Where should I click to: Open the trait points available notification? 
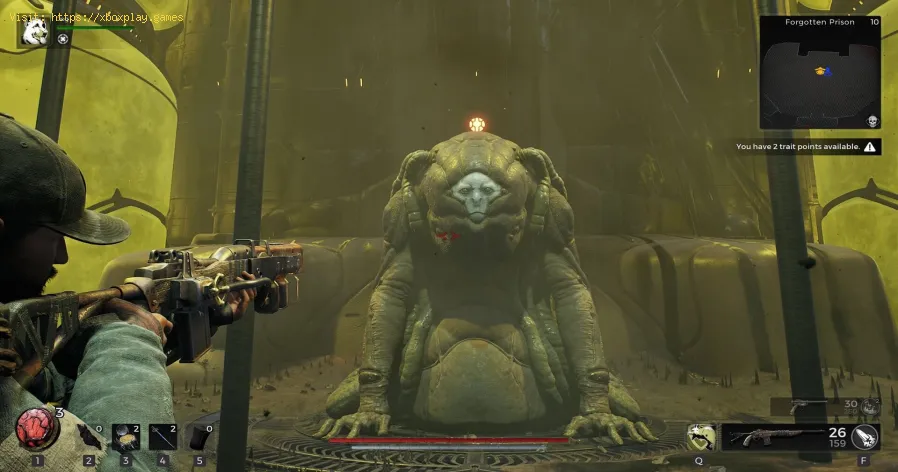click(806, 147)
